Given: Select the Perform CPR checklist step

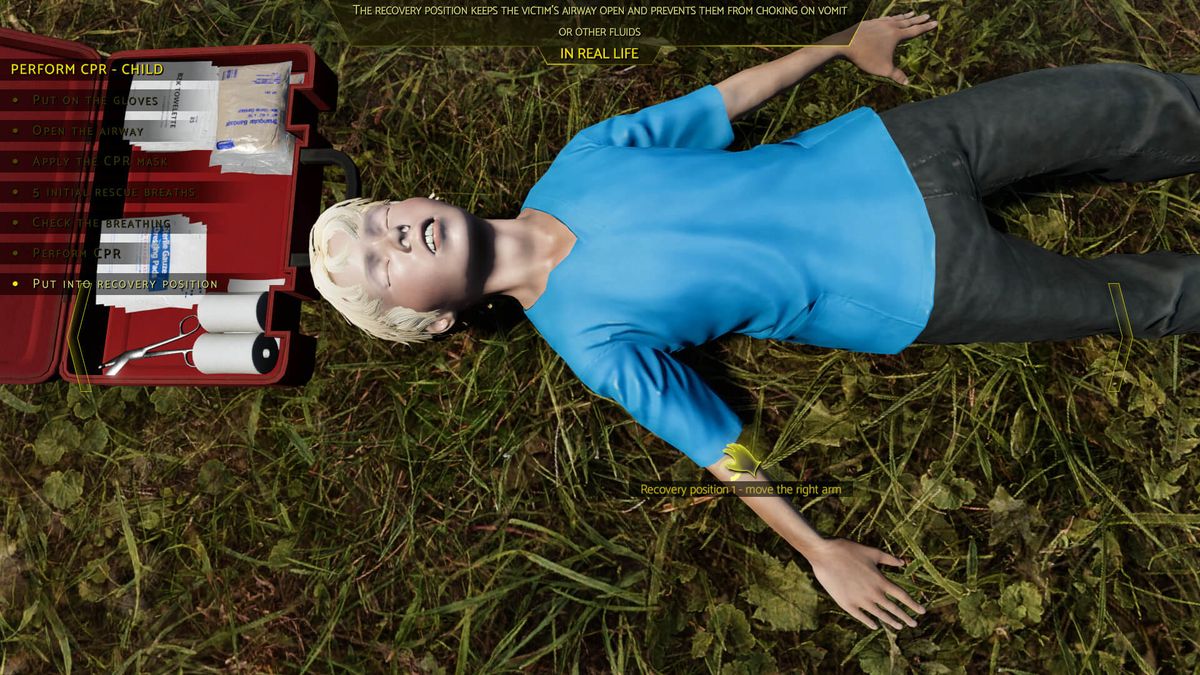Looking at the screenshot, I should (76, 253).
